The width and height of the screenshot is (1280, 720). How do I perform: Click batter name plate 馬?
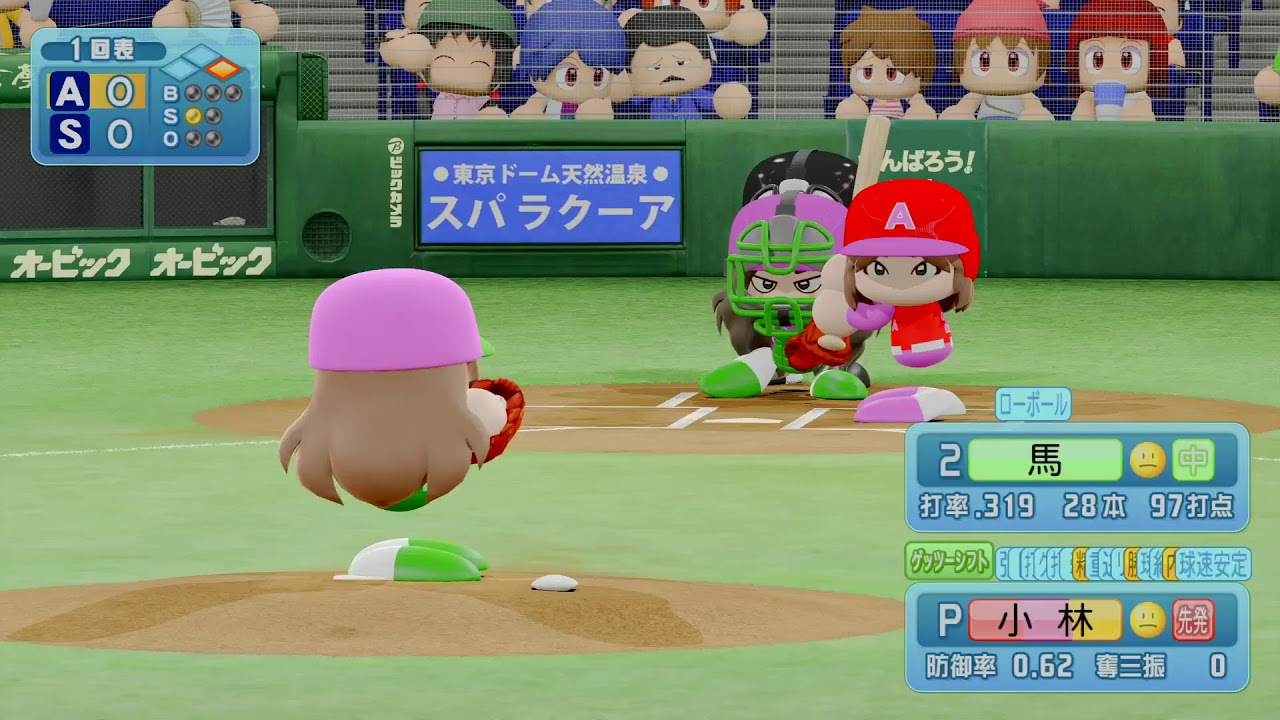[x=1044, y=461]
